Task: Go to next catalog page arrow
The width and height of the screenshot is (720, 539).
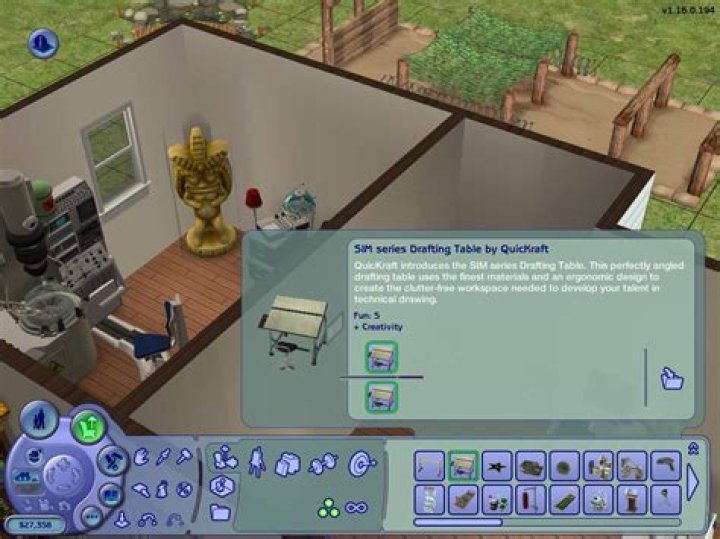Action: (693, 481)
